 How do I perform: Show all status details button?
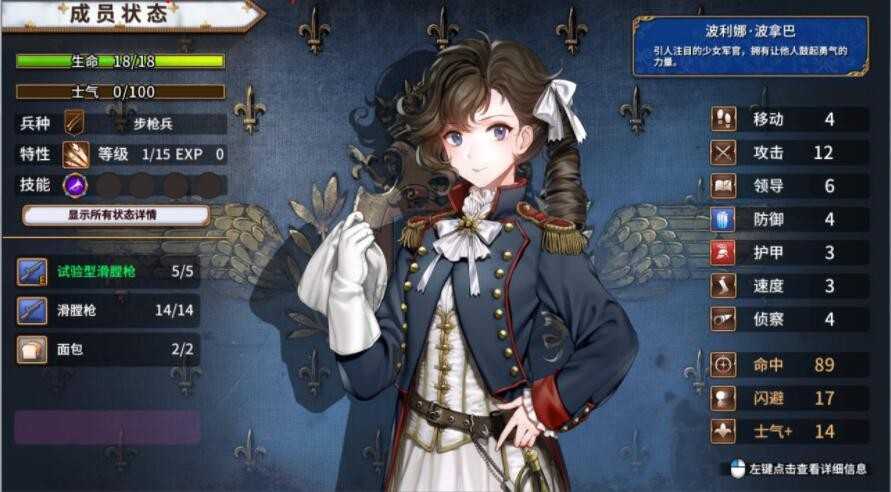click(115, 215)
